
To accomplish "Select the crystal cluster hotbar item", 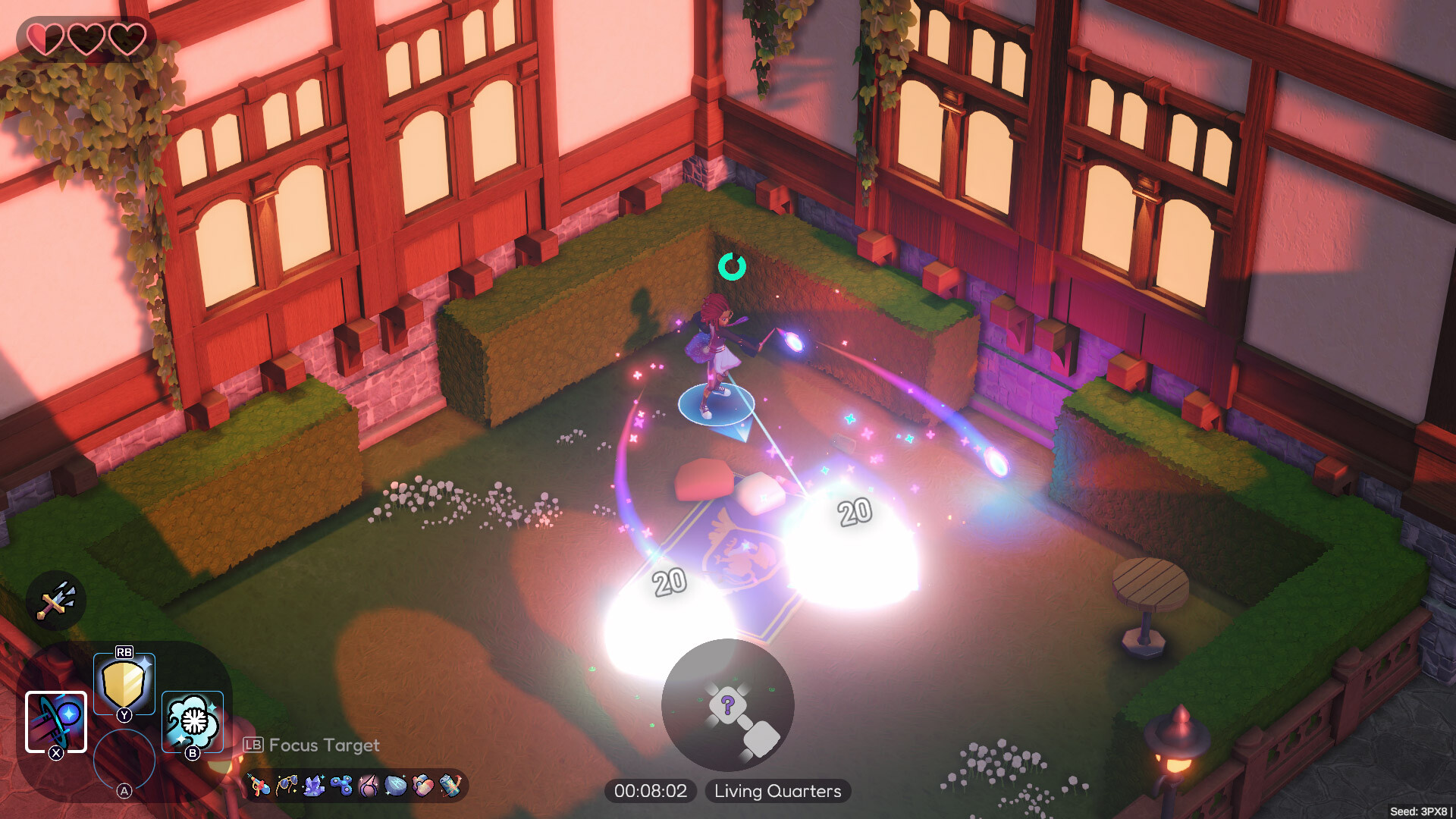I will pos(314,785).
